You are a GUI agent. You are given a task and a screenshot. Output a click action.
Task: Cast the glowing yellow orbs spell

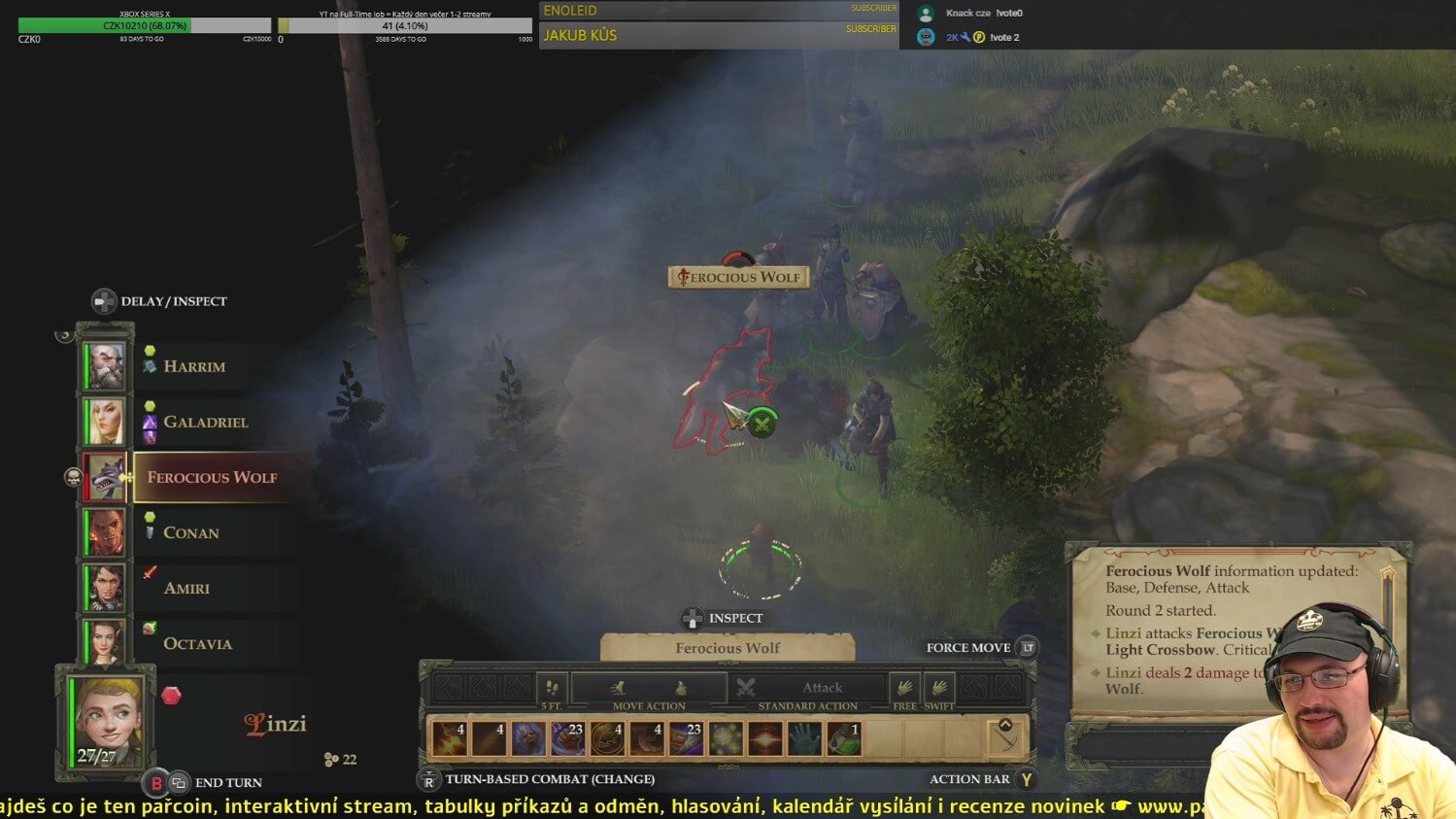click(726, 739)
